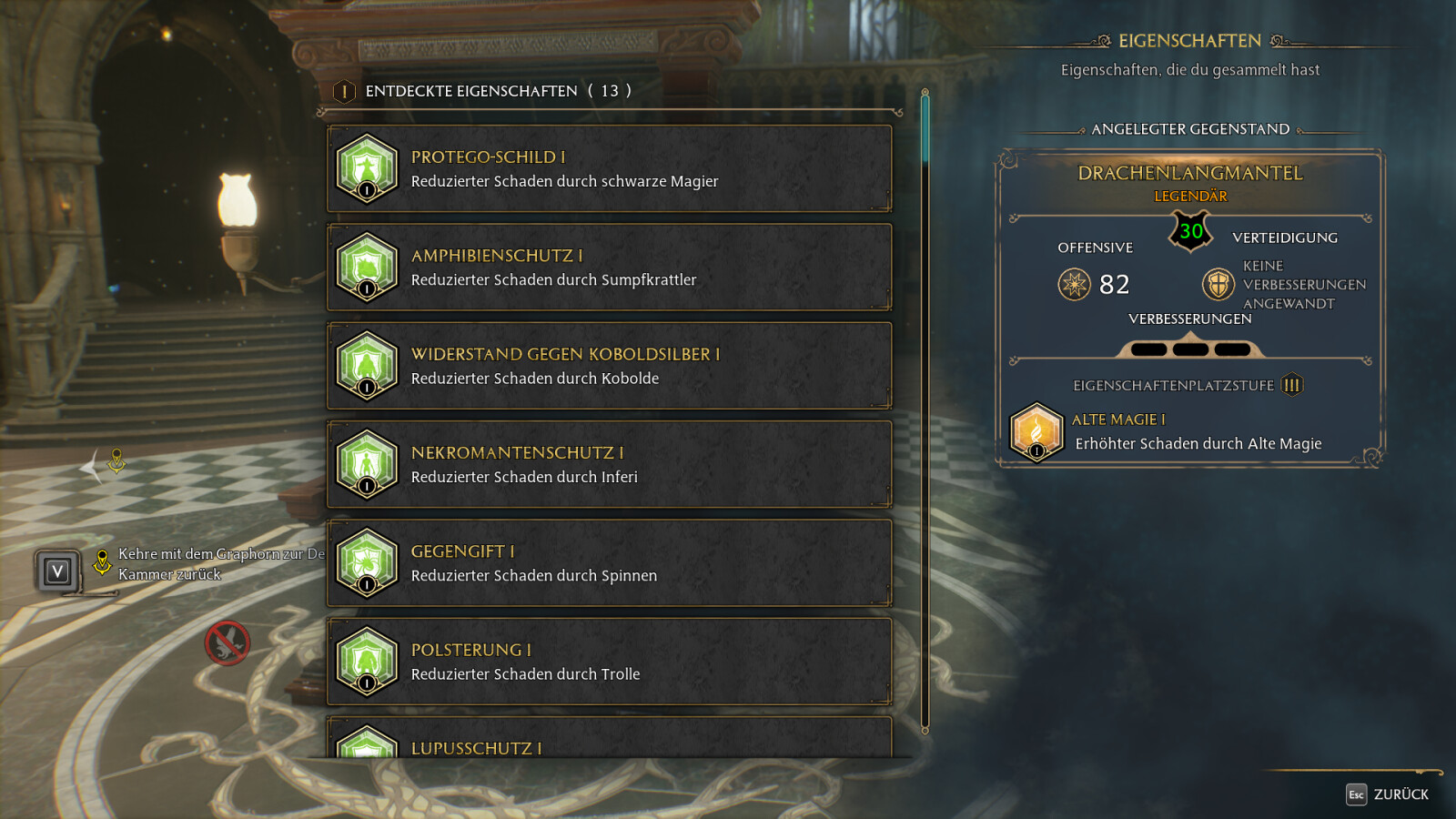Screen dimensions: 1456x819
Task: Pick Widerstand gegen Koboldsilber I
Action: pyautogui.click(x=609, y=366)
